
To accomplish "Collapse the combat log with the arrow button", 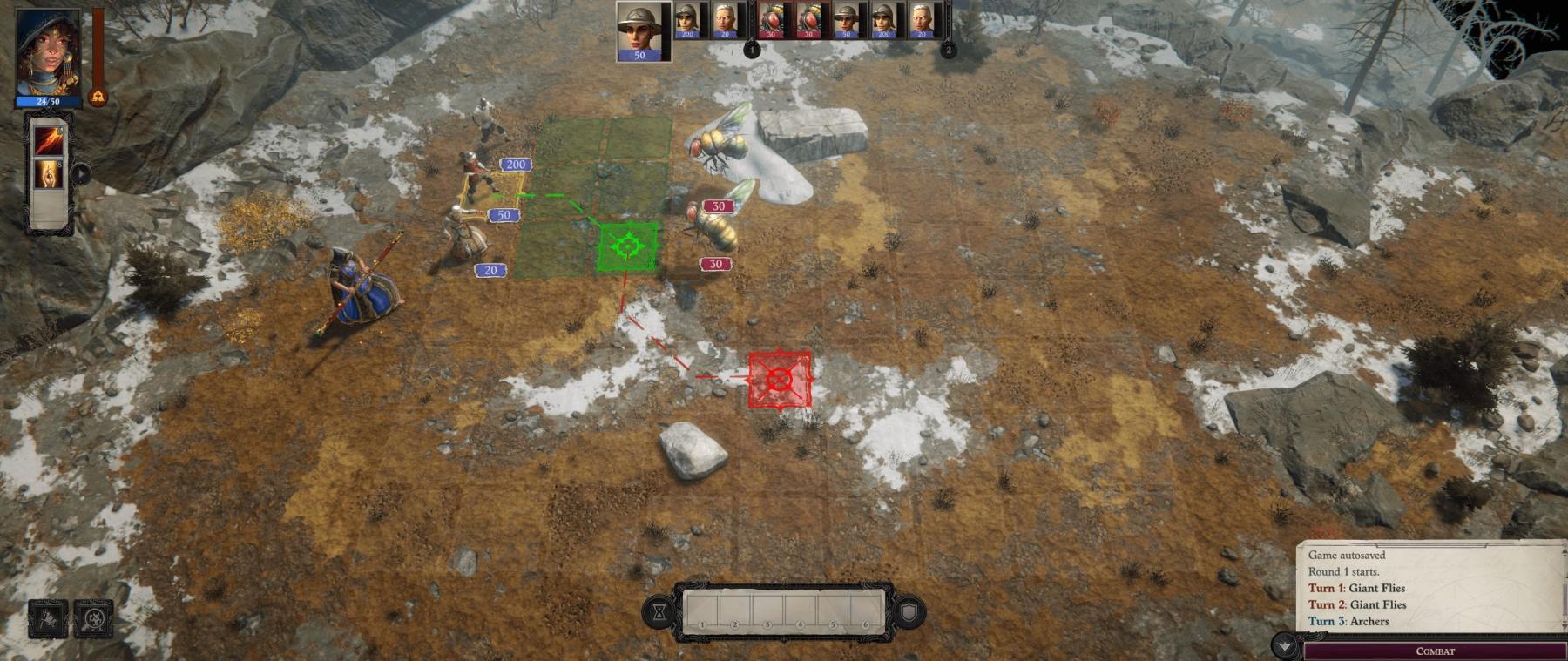I will pos(1285,646).
